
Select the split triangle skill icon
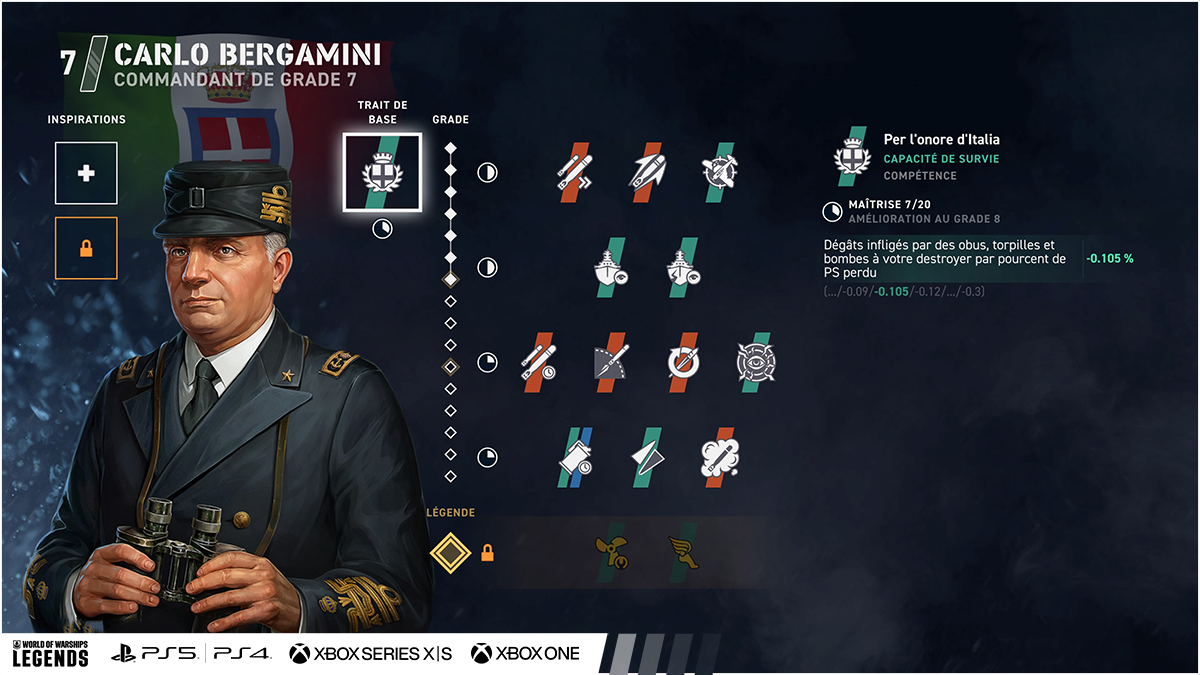point(648,457)
